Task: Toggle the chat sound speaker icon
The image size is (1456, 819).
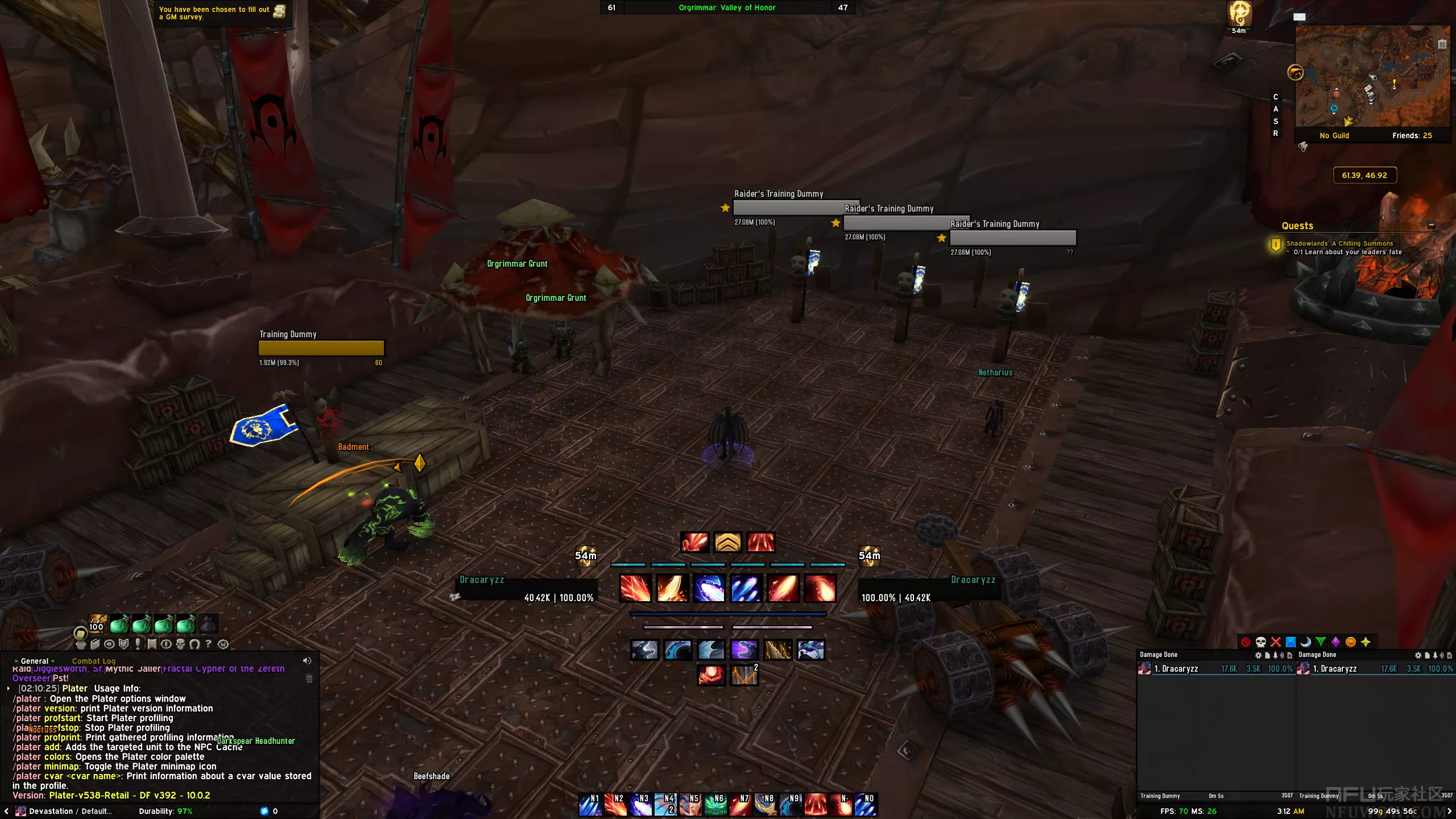Action: 307,661
